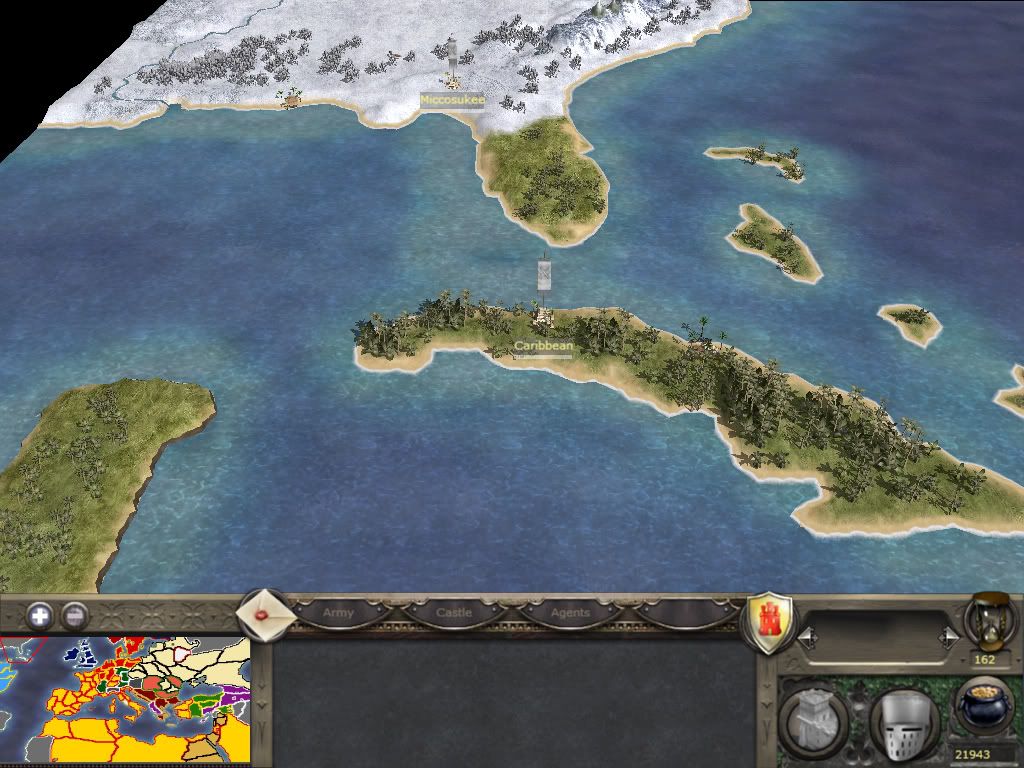1024x768 pixels.
Task: Select the Miccosukee settlement label
Action: 452,100
